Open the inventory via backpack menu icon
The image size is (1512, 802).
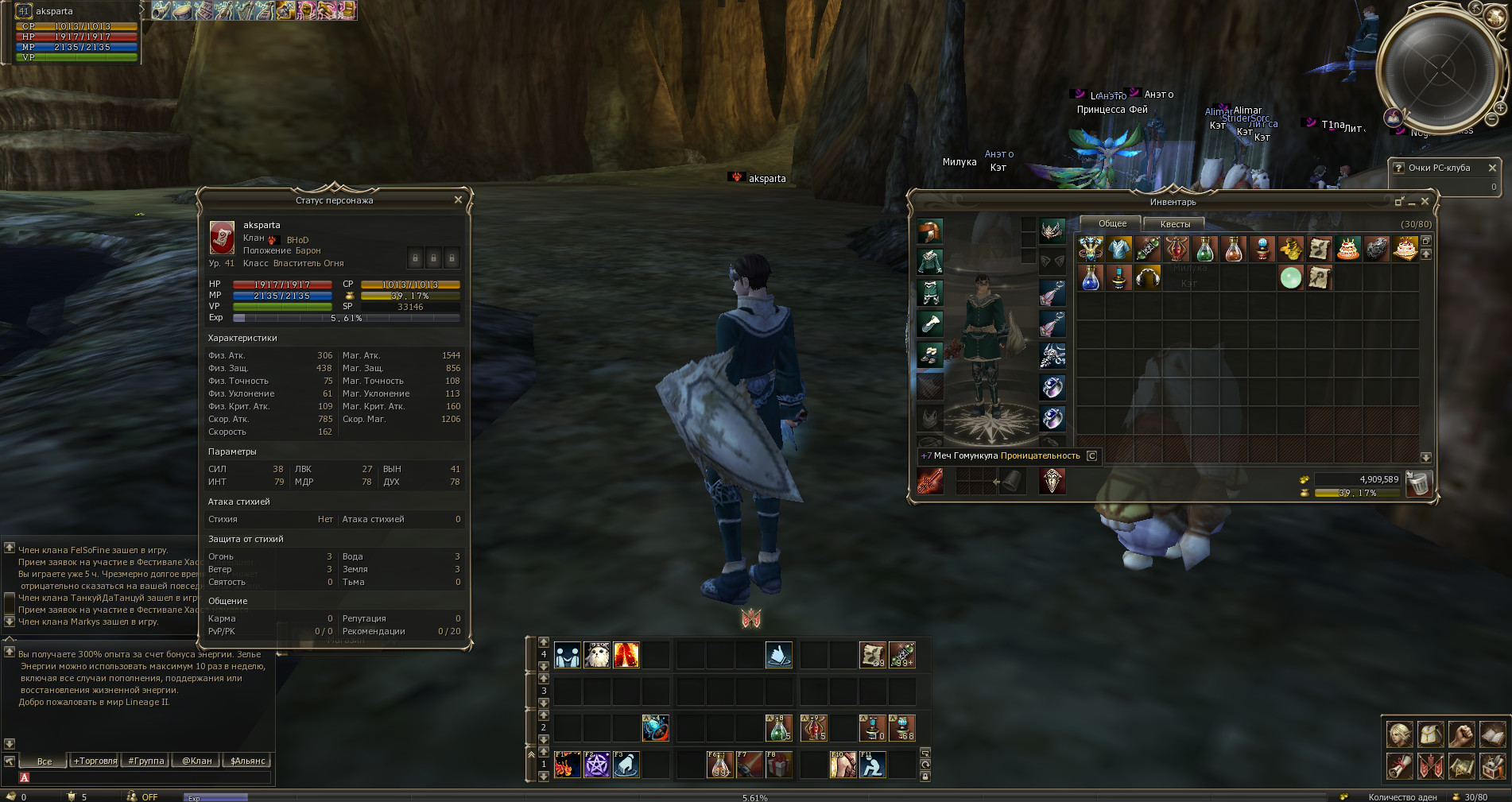click(1430, 734)
